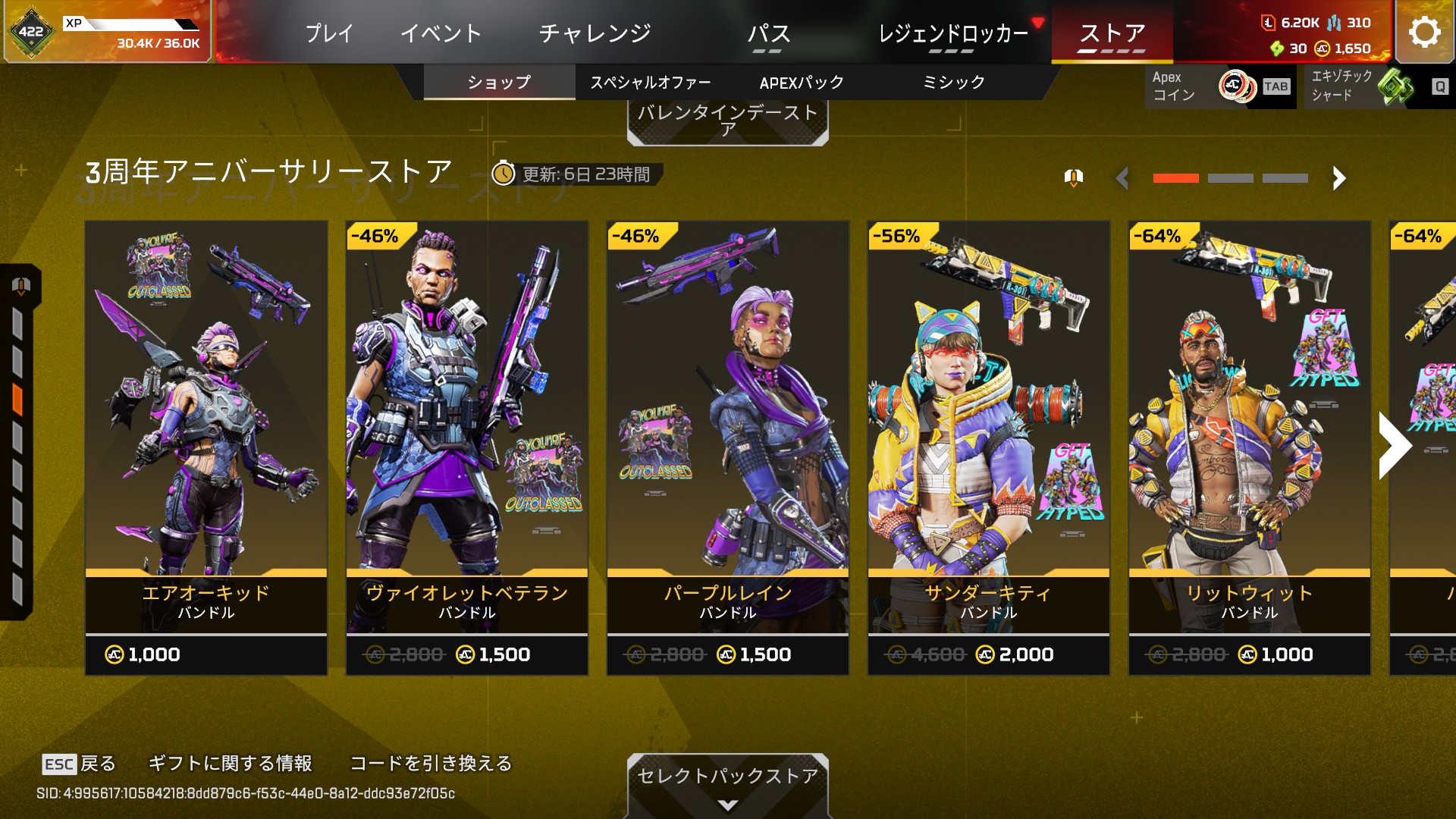Select the ショップ sub-tab
This screenshot has width=1456, height=819.
click(499, 82)
